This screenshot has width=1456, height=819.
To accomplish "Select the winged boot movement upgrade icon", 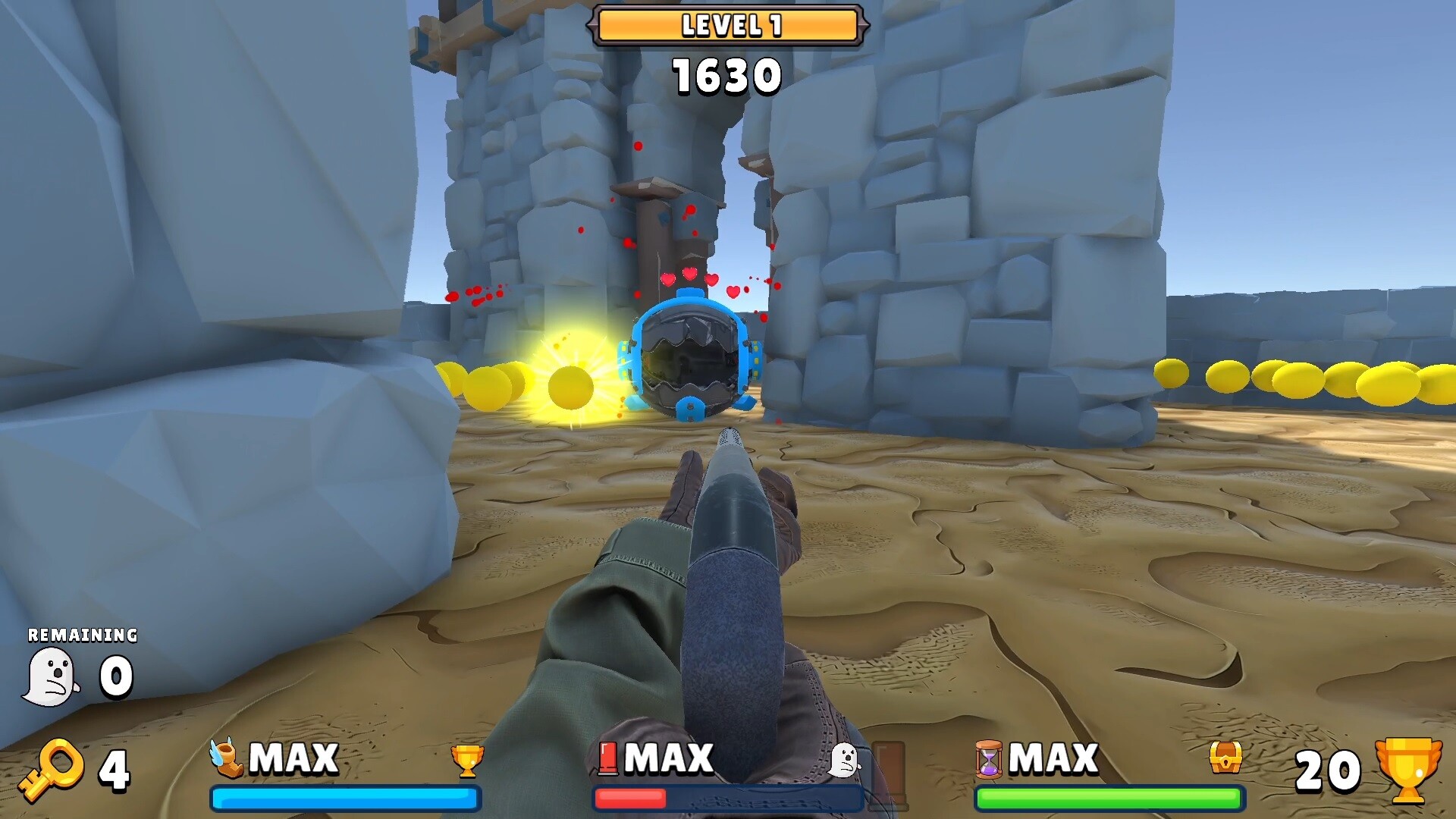I will pos(227,758).
